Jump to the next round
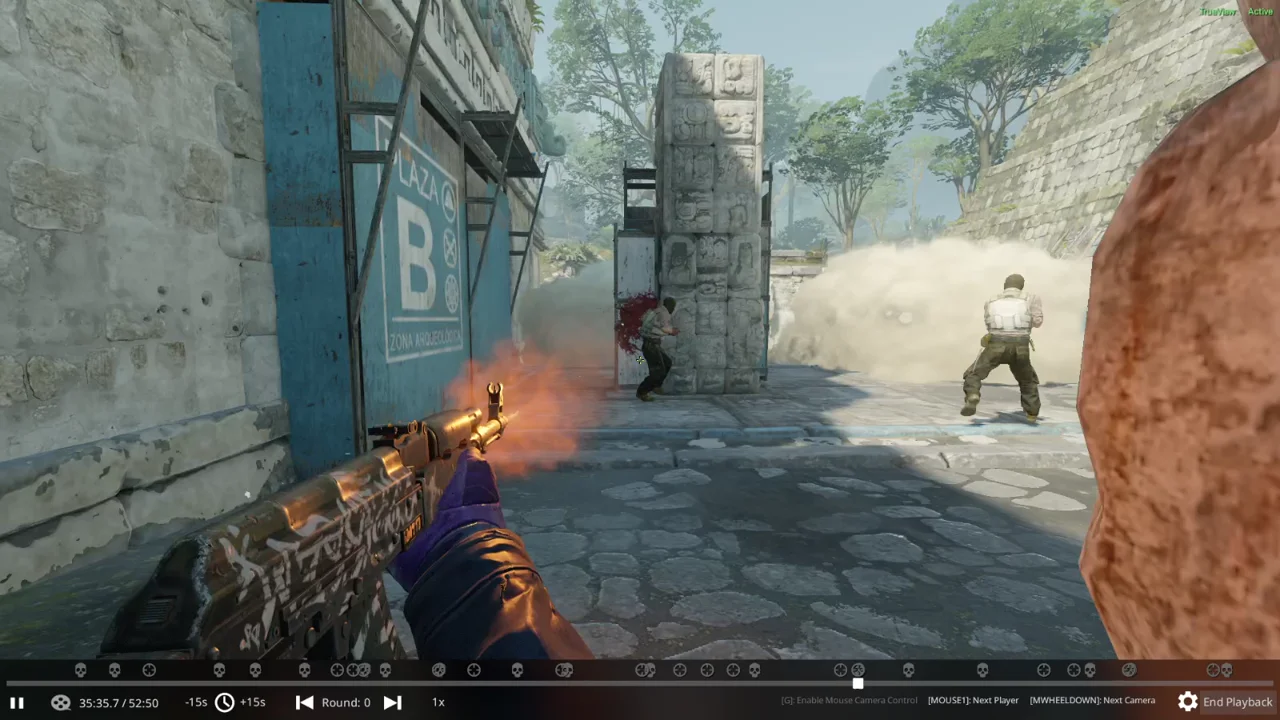Screen dimensions: 1280x720 [393, 702]
